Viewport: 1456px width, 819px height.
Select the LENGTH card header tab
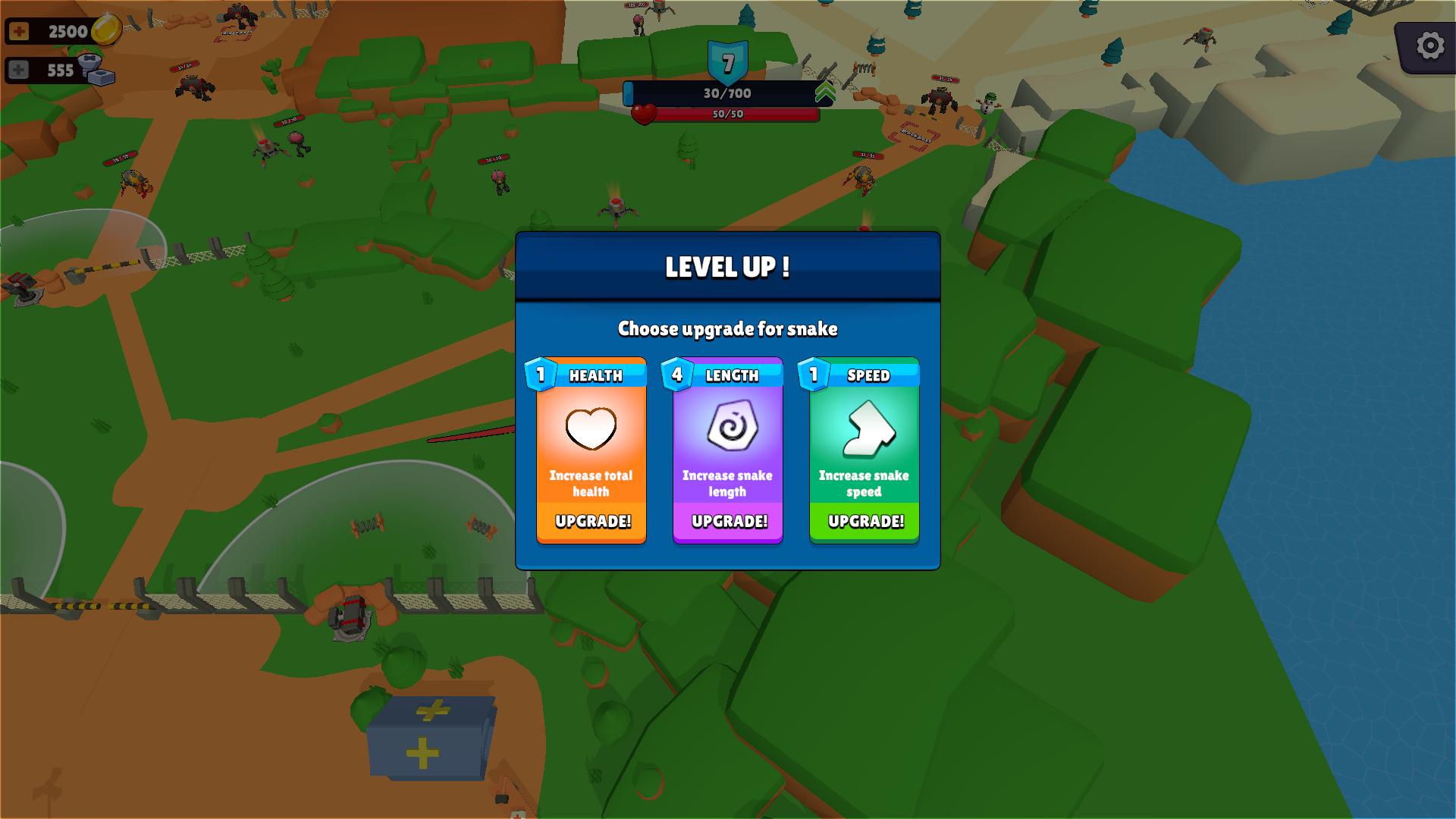point(731,375)
